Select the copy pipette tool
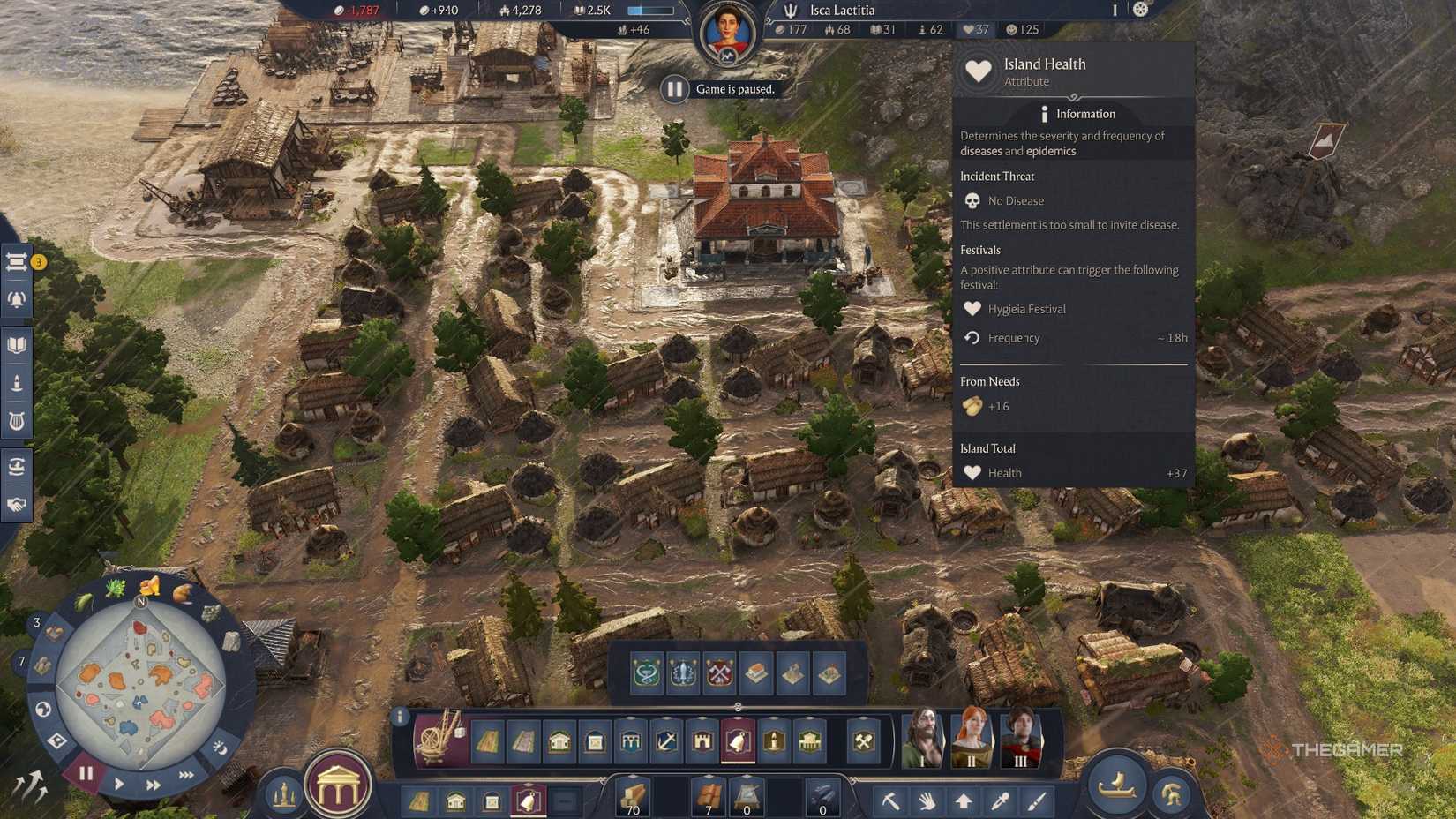Screen dimensions: 1456x819 [x=1002, y=801]
